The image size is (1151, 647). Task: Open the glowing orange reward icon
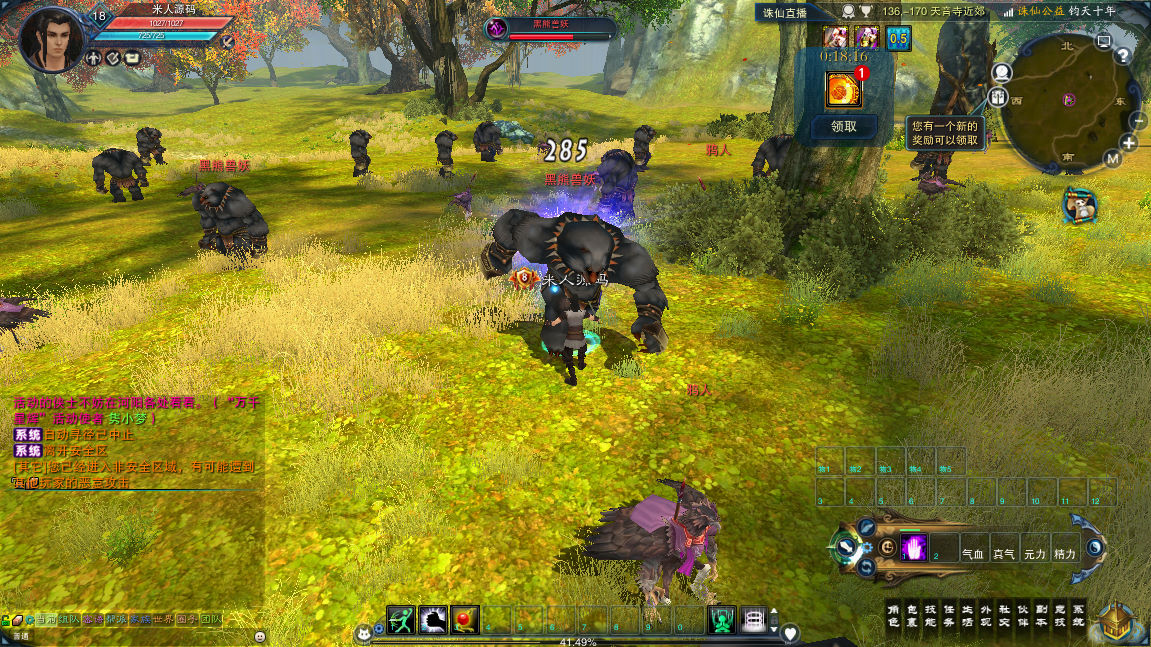point(844,91)
